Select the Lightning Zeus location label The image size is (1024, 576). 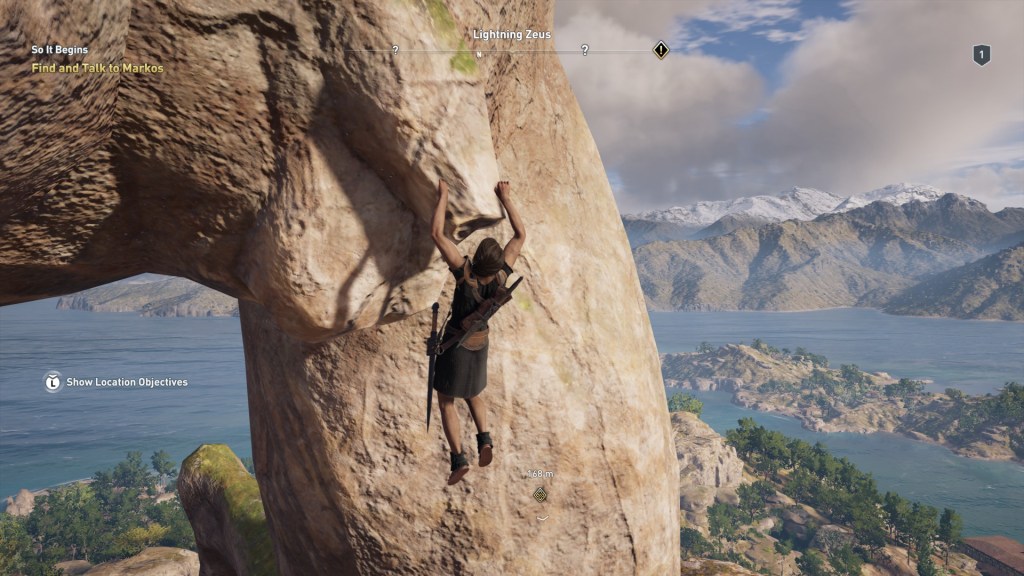[x=512, y=34]
